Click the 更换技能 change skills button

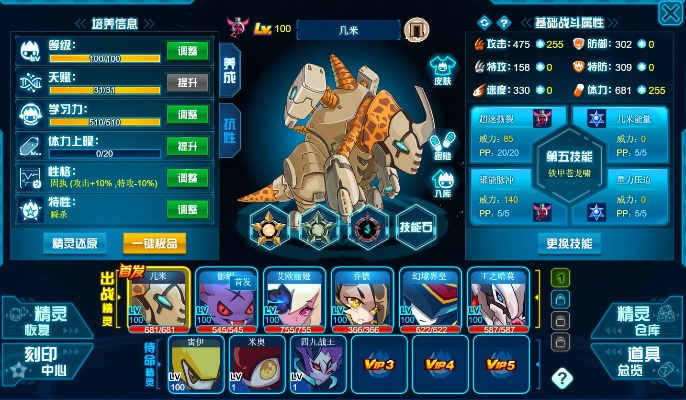[569, 243]
